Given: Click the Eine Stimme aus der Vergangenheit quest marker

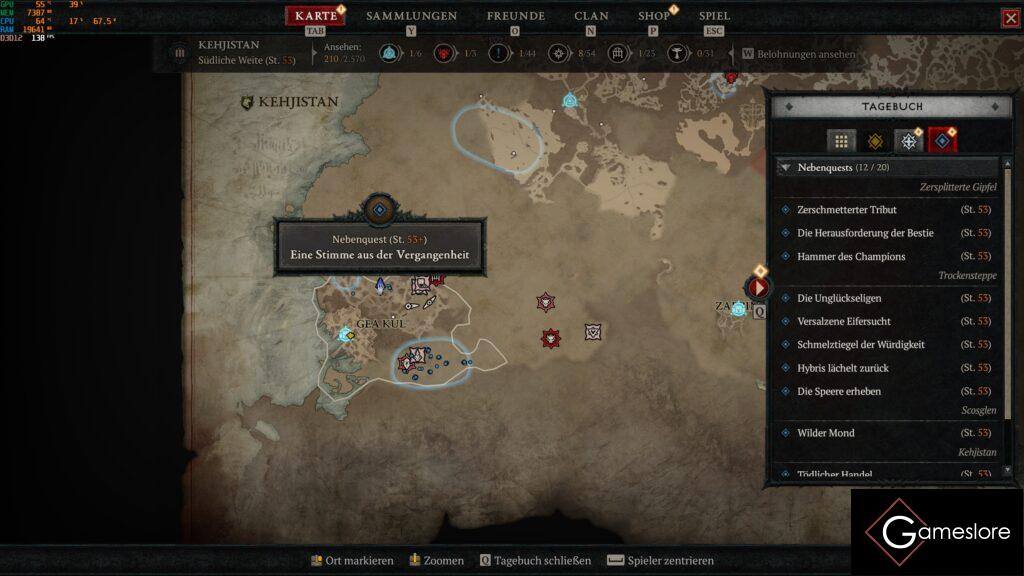Looking at the screenshot, I should (379, 209).
